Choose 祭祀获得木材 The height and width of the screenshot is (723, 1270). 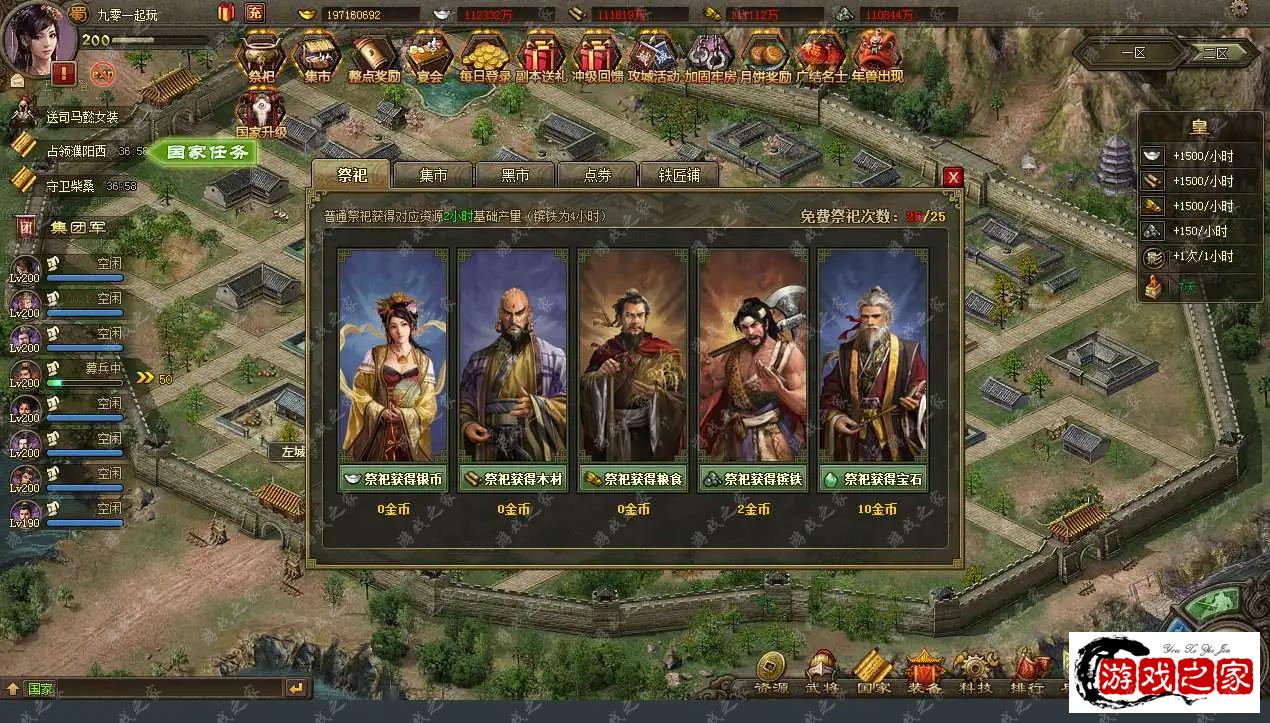(x=513, y=479)
